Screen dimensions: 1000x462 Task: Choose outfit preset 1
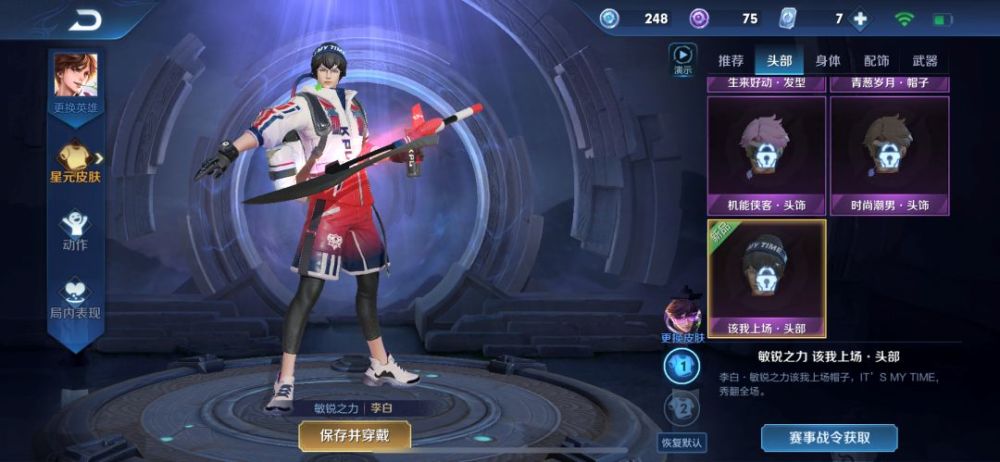[x=682, y=367]
